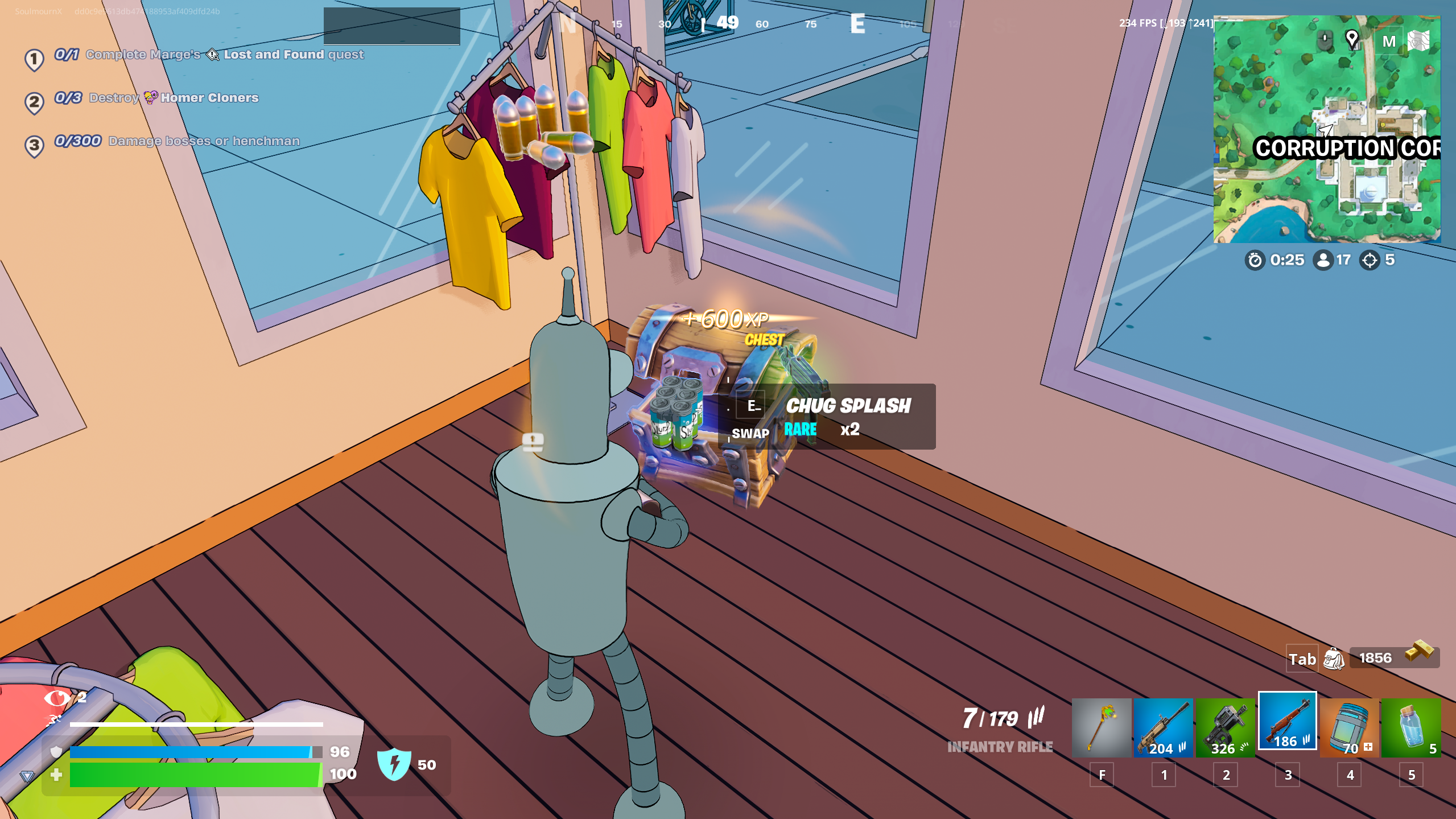1456x819 pixels.
Task: Select the small shield potion slot
Action: pyautogui.click(x=1411, y=727)
